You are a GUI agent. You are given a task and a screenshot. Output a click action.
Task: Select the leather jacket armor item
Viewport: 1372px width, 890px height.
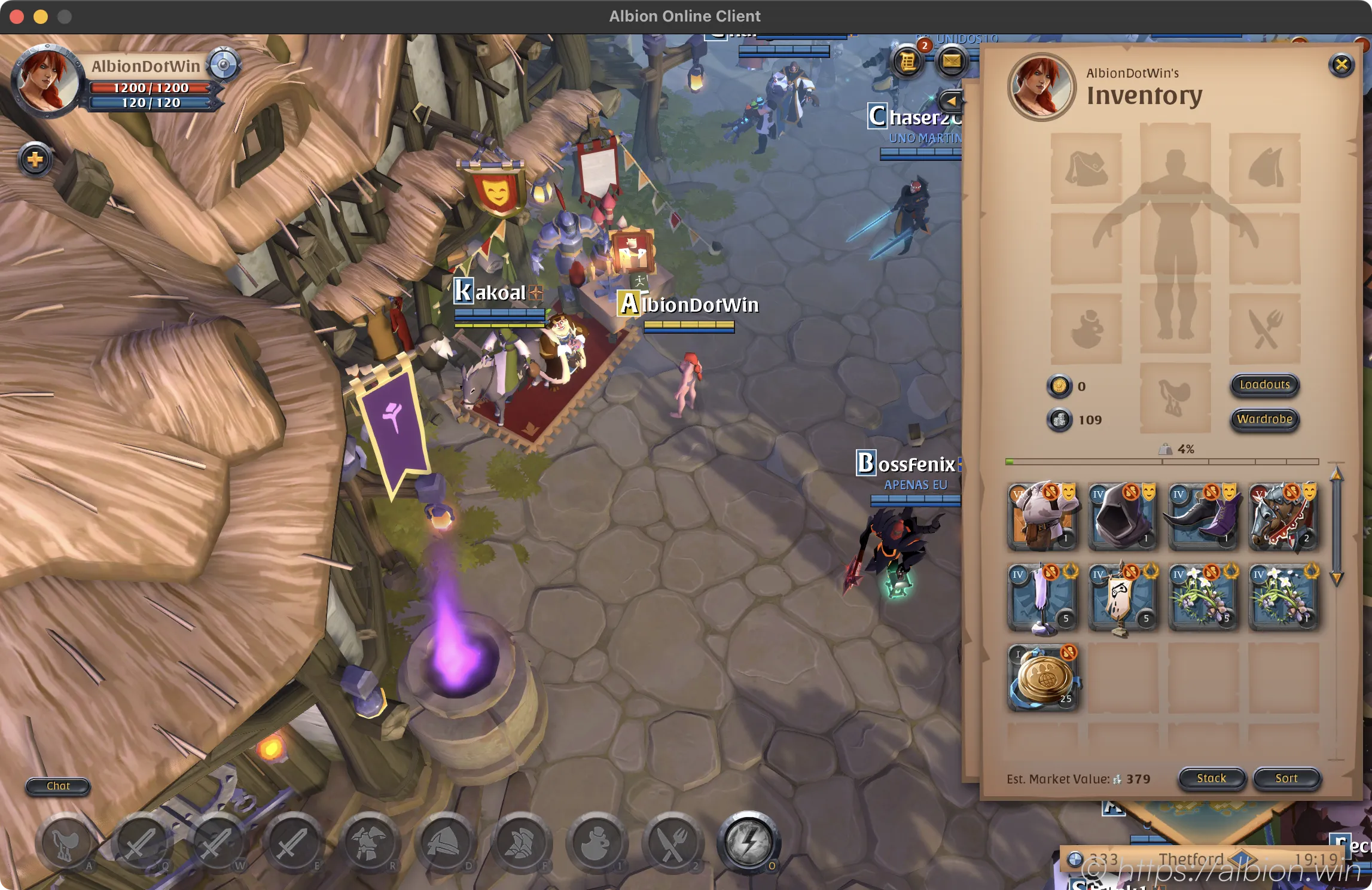(1042, 516)
